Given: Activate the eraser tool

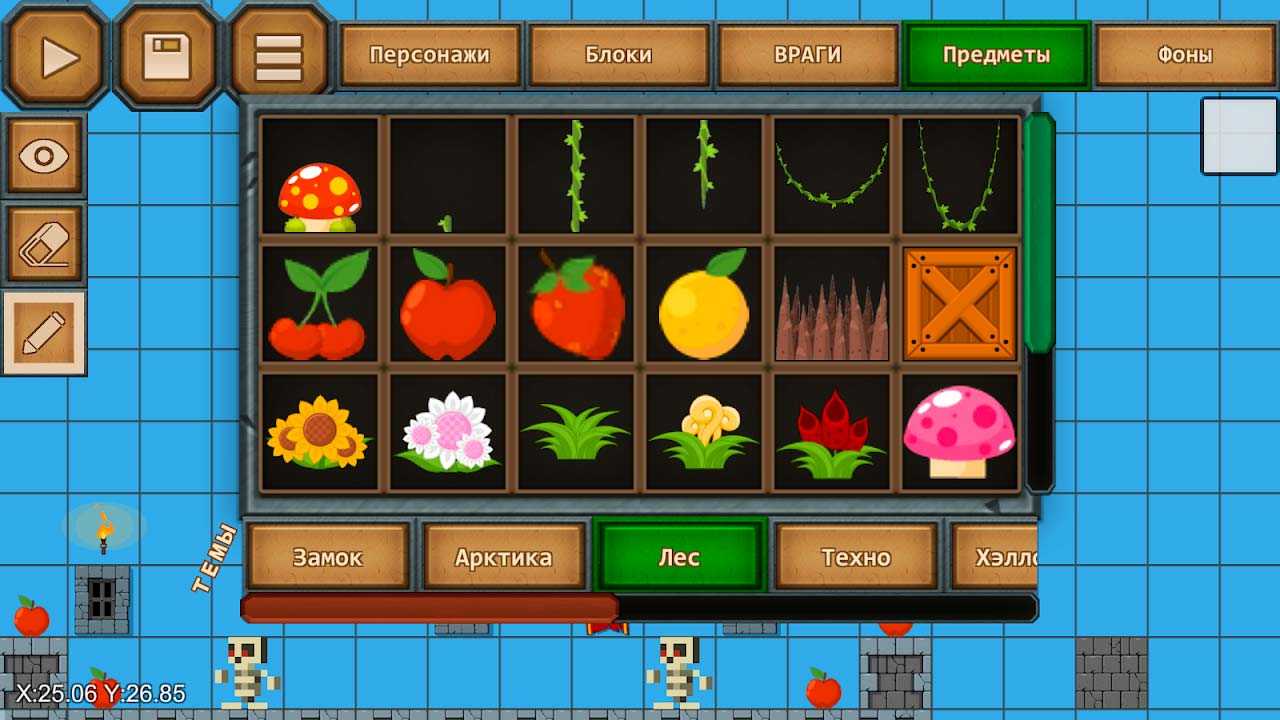Looking at the screenshot, I should (x=45, y=244).
